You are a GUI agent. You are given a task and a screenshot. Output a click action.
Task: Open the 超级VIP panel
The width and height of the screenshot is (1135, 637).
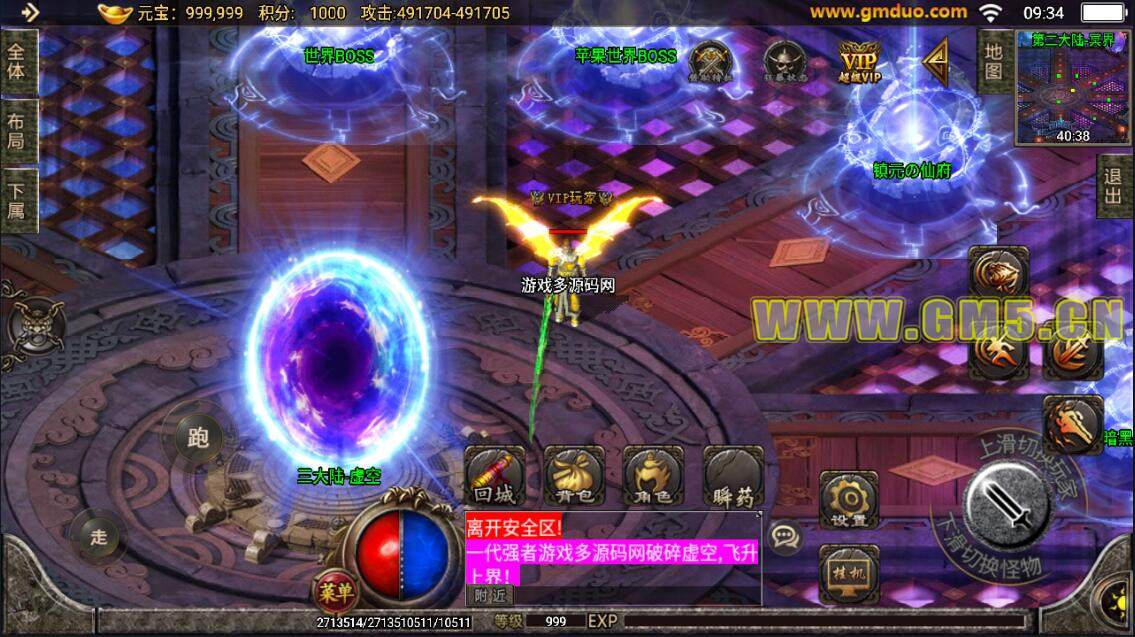pyautogui.click(x=860, y=62)
